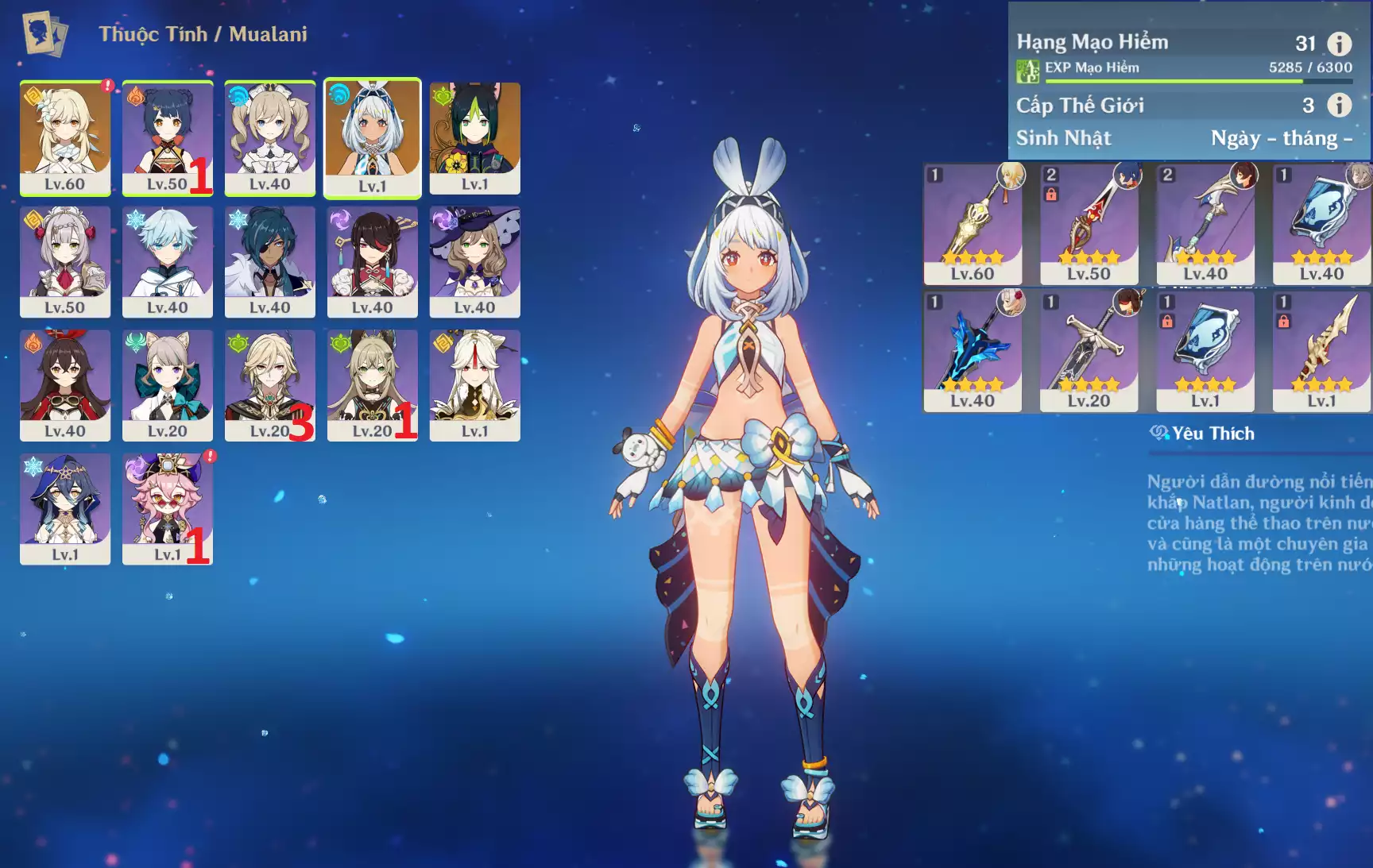This screenshot has height=868, width=1373.
Task: Open info icon beside Hạng Mạo Hiểm
Action: pyautogui.click(x=1339, y=44)
